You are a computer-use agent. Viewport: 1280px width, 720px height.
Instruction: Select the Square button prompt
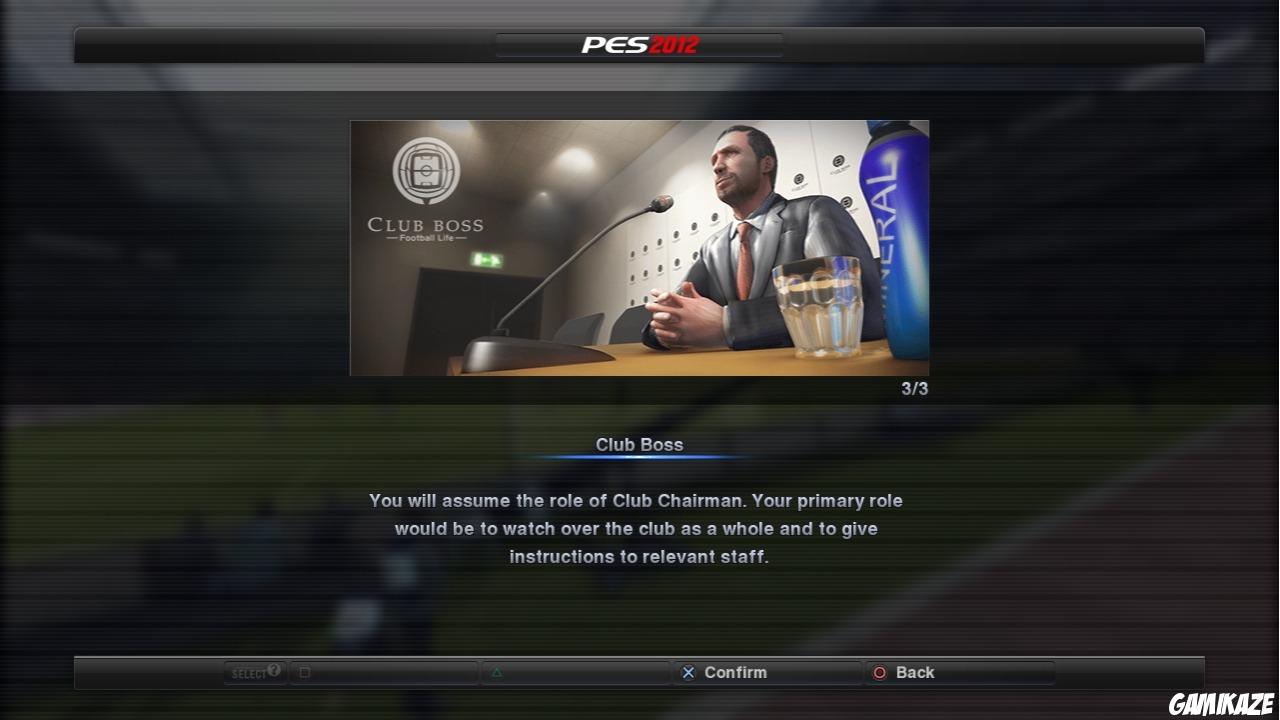304,672
